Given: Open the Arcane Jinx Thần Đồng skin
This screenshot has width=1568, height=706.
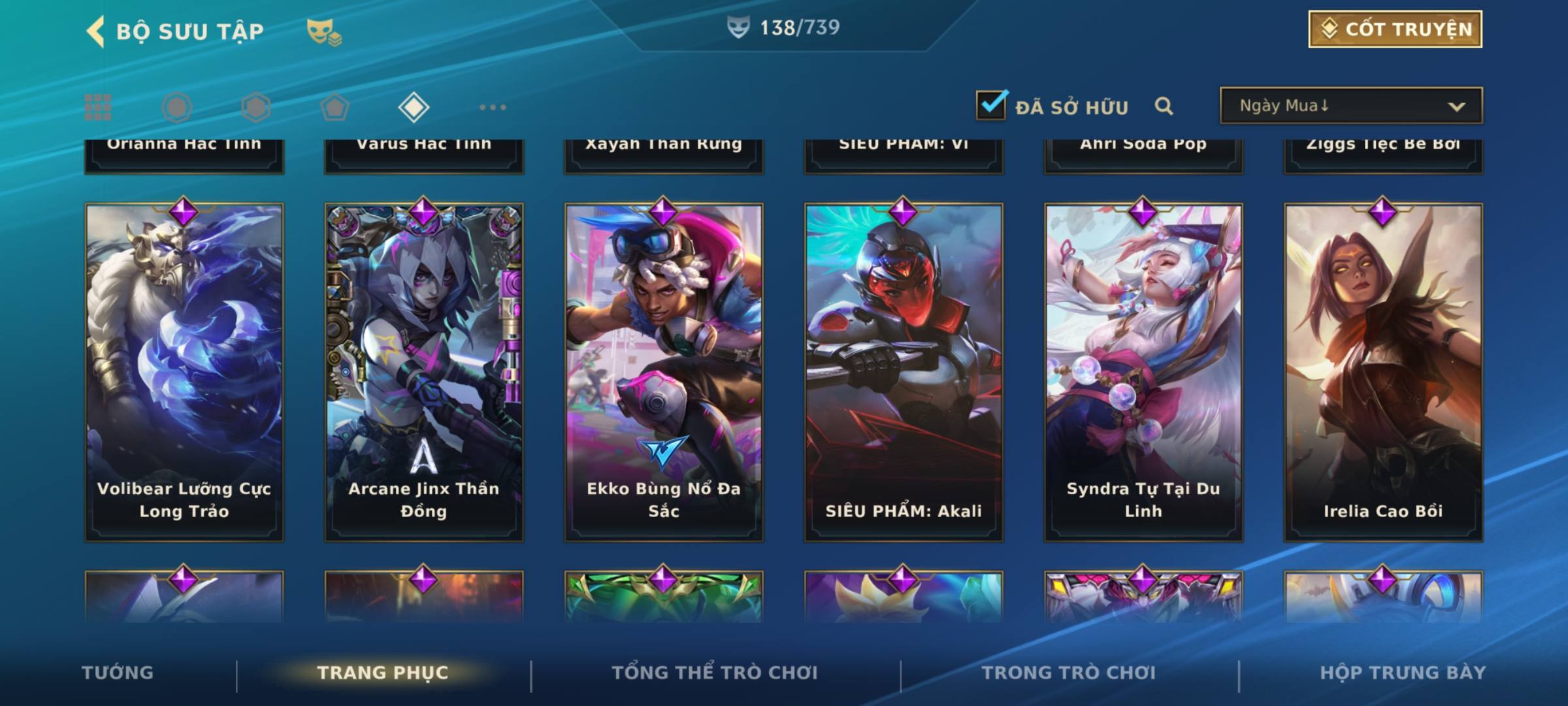Looking at the screenshot, I should tap(424, 373).
